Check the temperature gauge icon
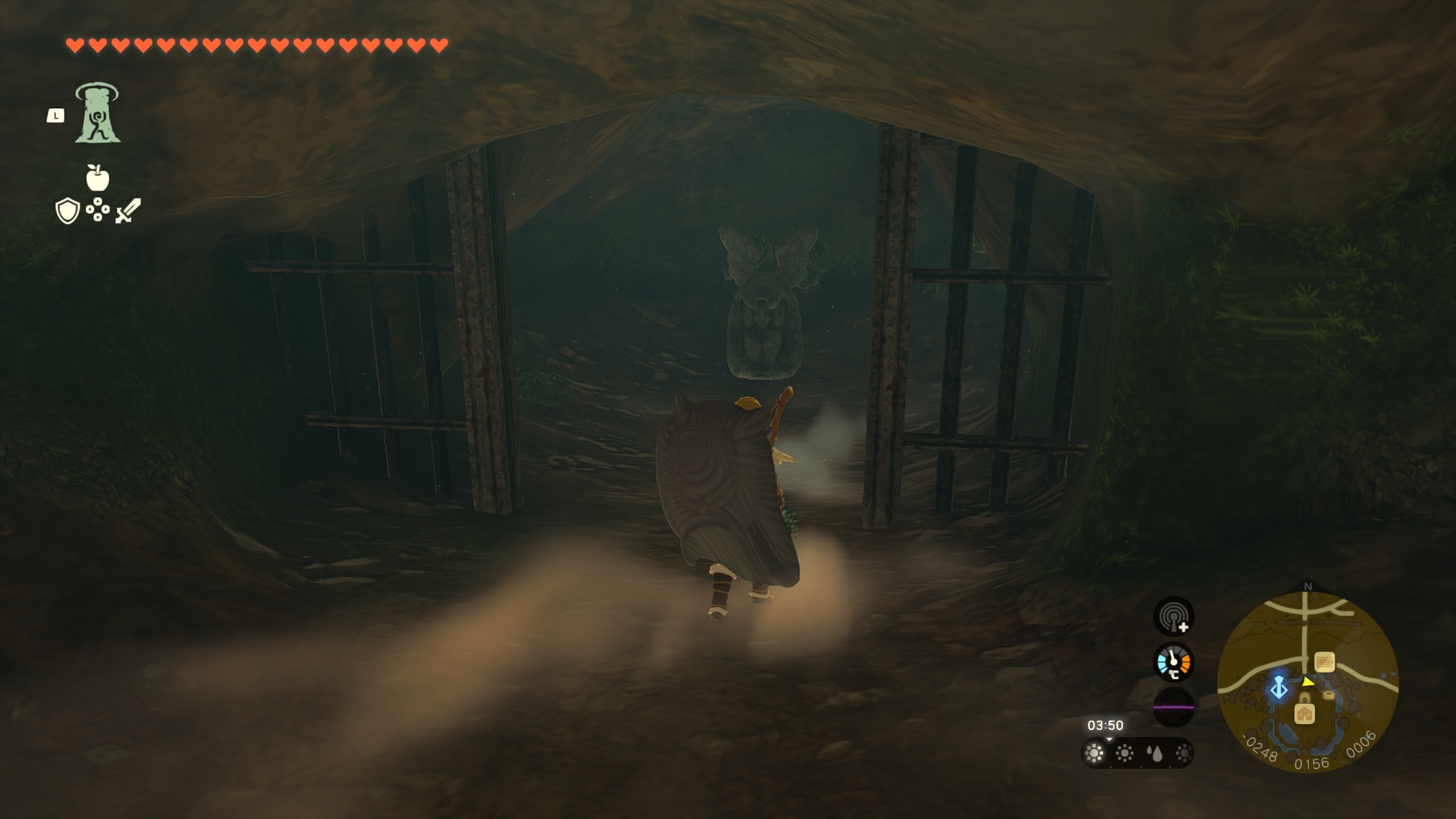This screenshot has height=819, width=1456. (x=1173, y=662)
